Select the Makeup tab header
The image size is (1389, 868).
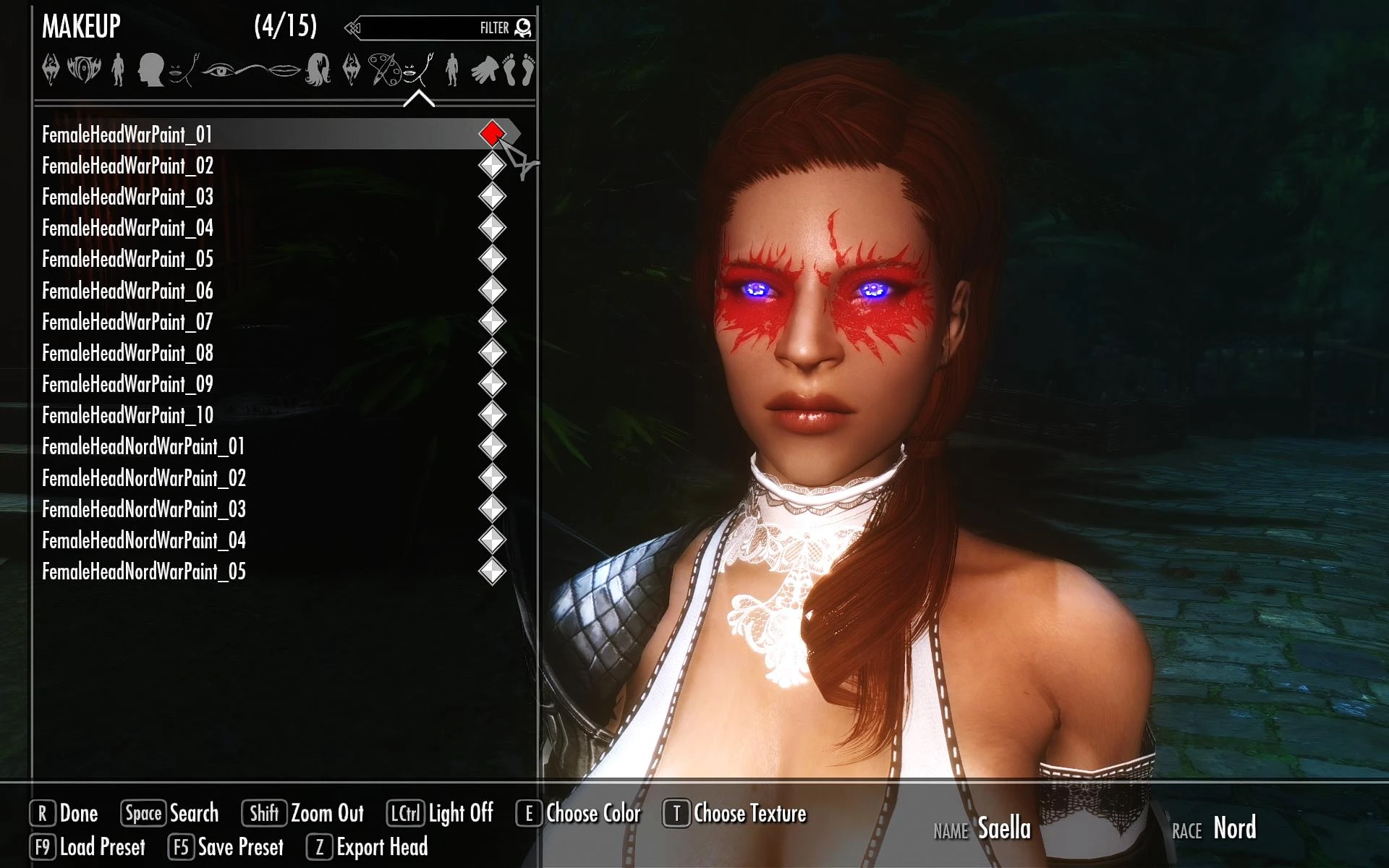pos(80,27)
